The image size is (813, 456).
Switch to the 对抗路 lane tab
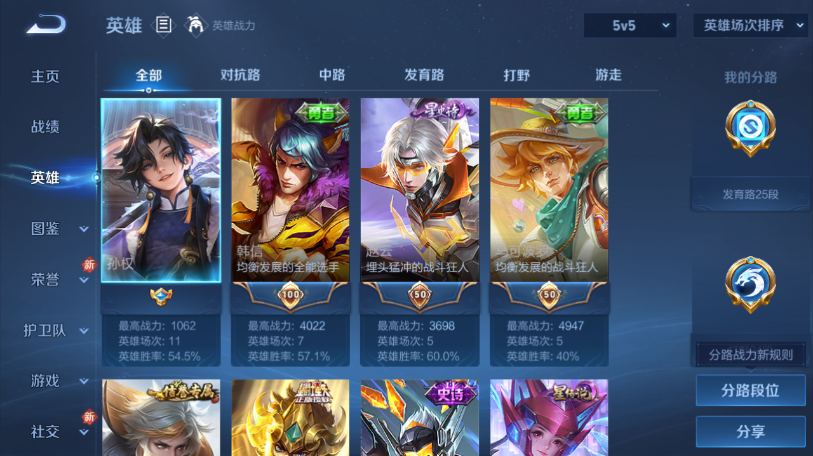pos(240,75)
